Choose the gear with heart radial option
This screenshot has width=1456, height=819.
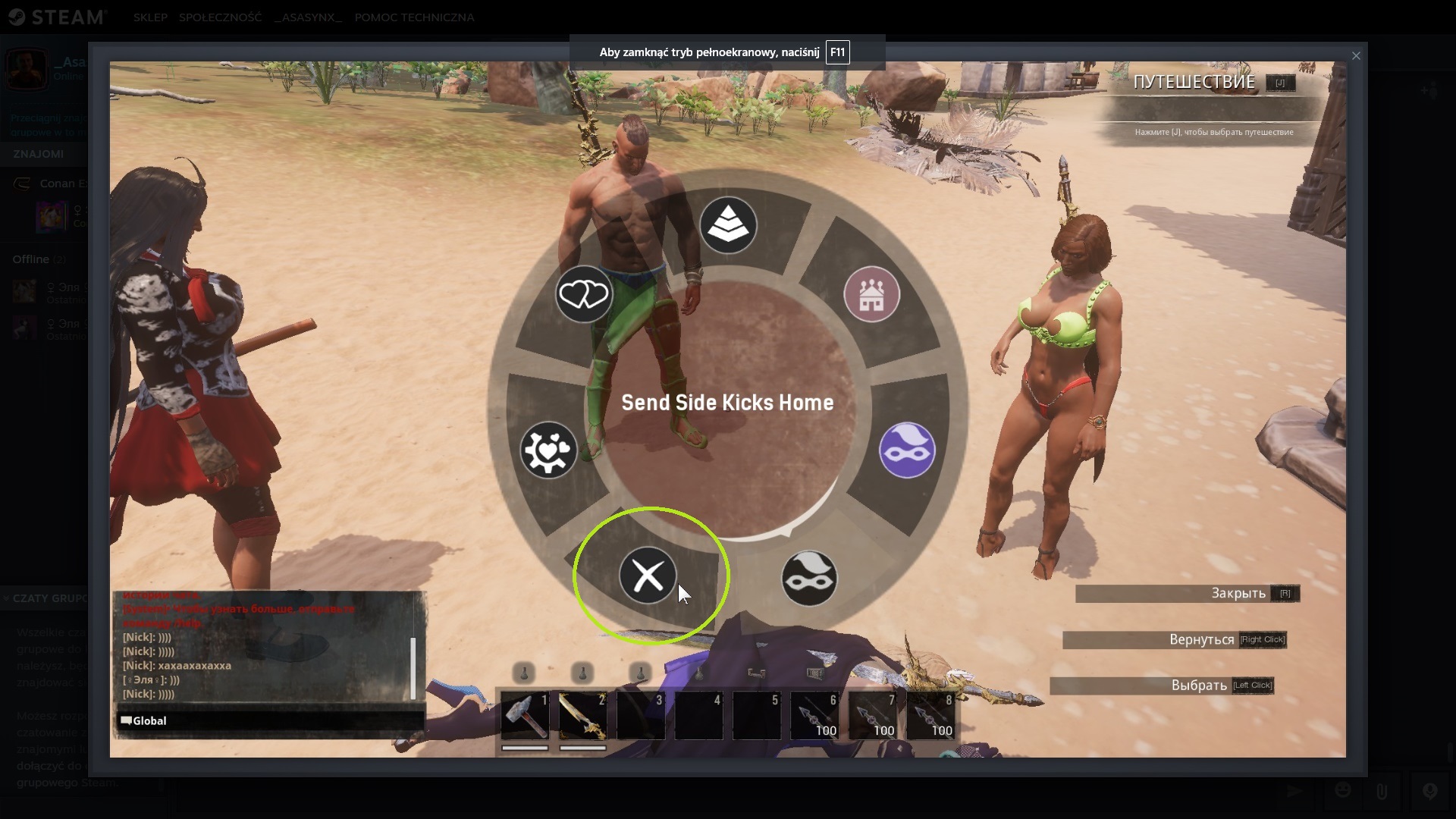click(x=548, y=450)
